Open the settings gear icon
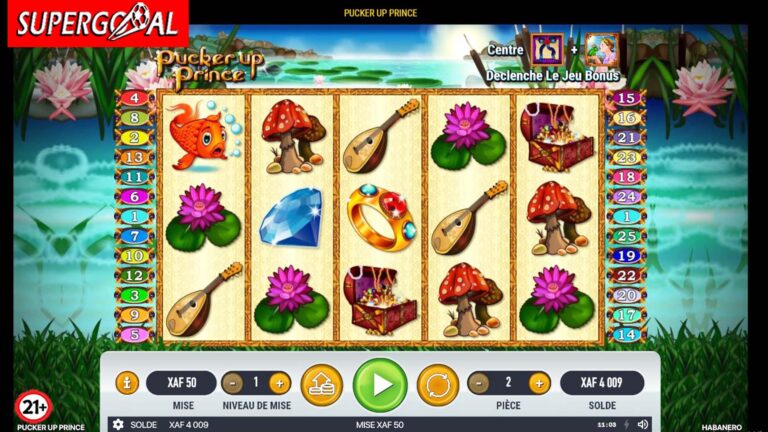768x432 pixels. point(118,425)
